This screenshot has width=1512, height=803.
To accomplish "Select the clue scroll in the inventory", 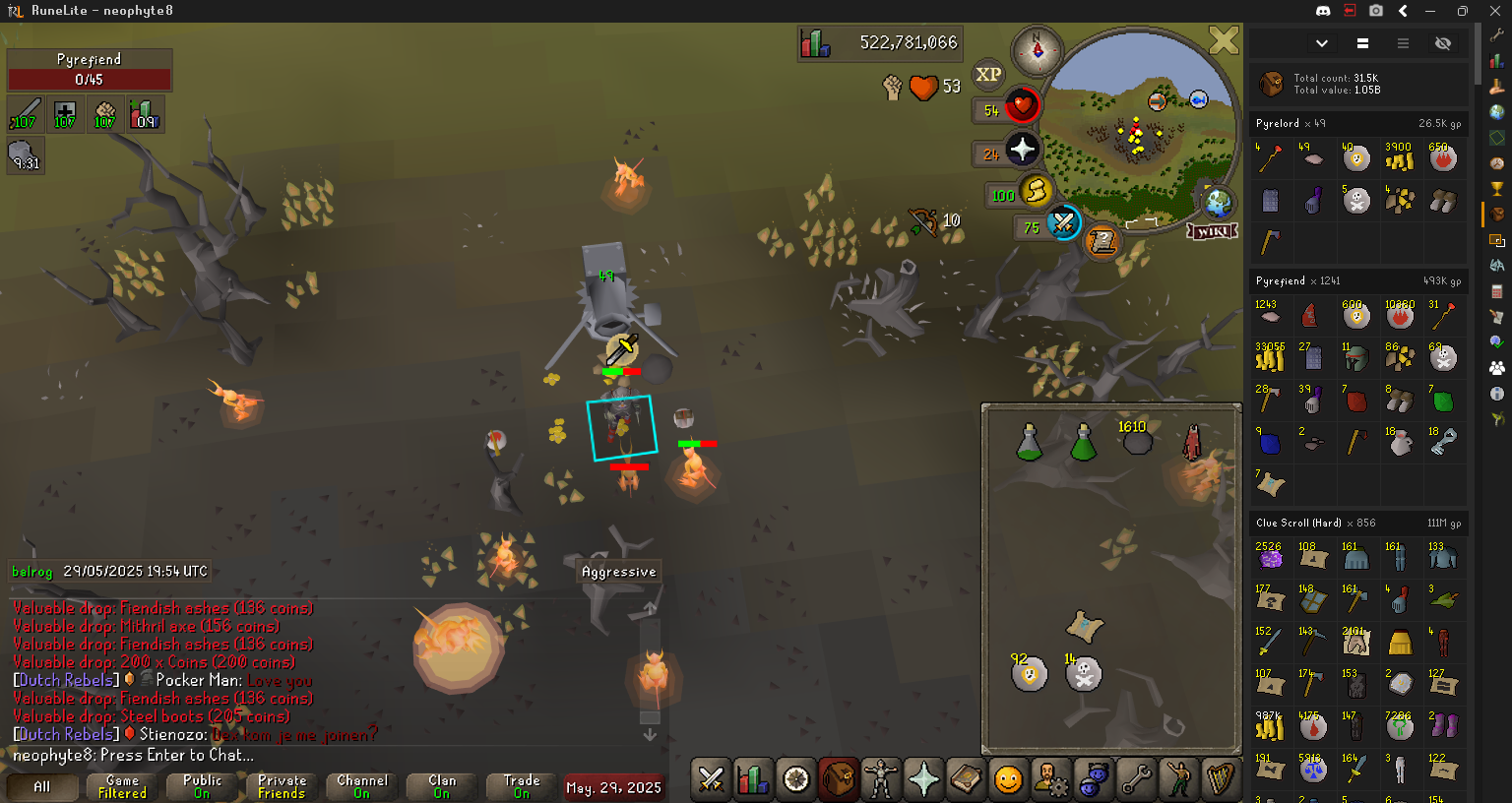I will click(x=1084, y=626).
